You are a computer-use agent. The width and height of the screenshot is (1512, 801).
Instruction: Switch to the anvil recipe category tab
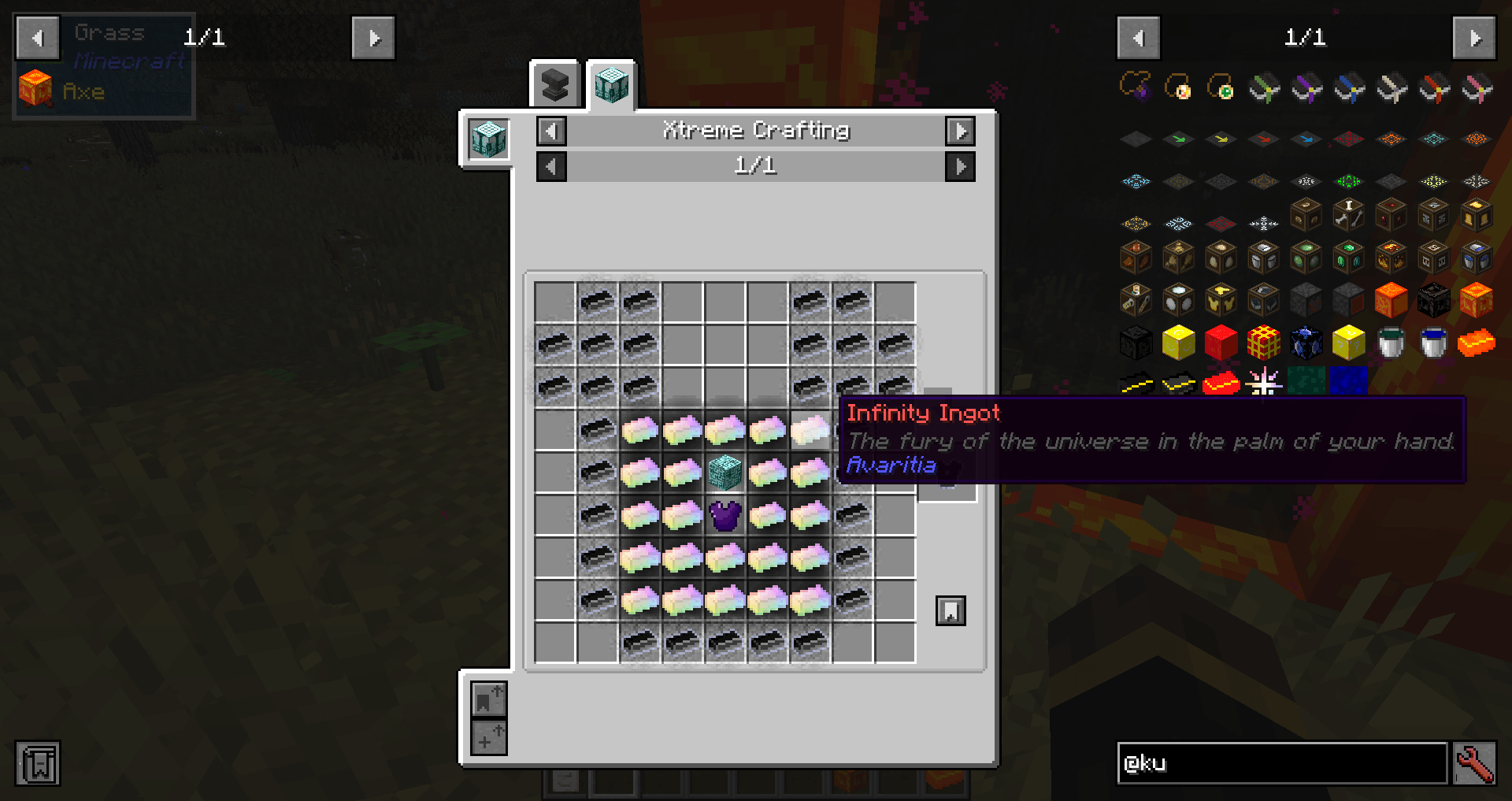(555, 83)
